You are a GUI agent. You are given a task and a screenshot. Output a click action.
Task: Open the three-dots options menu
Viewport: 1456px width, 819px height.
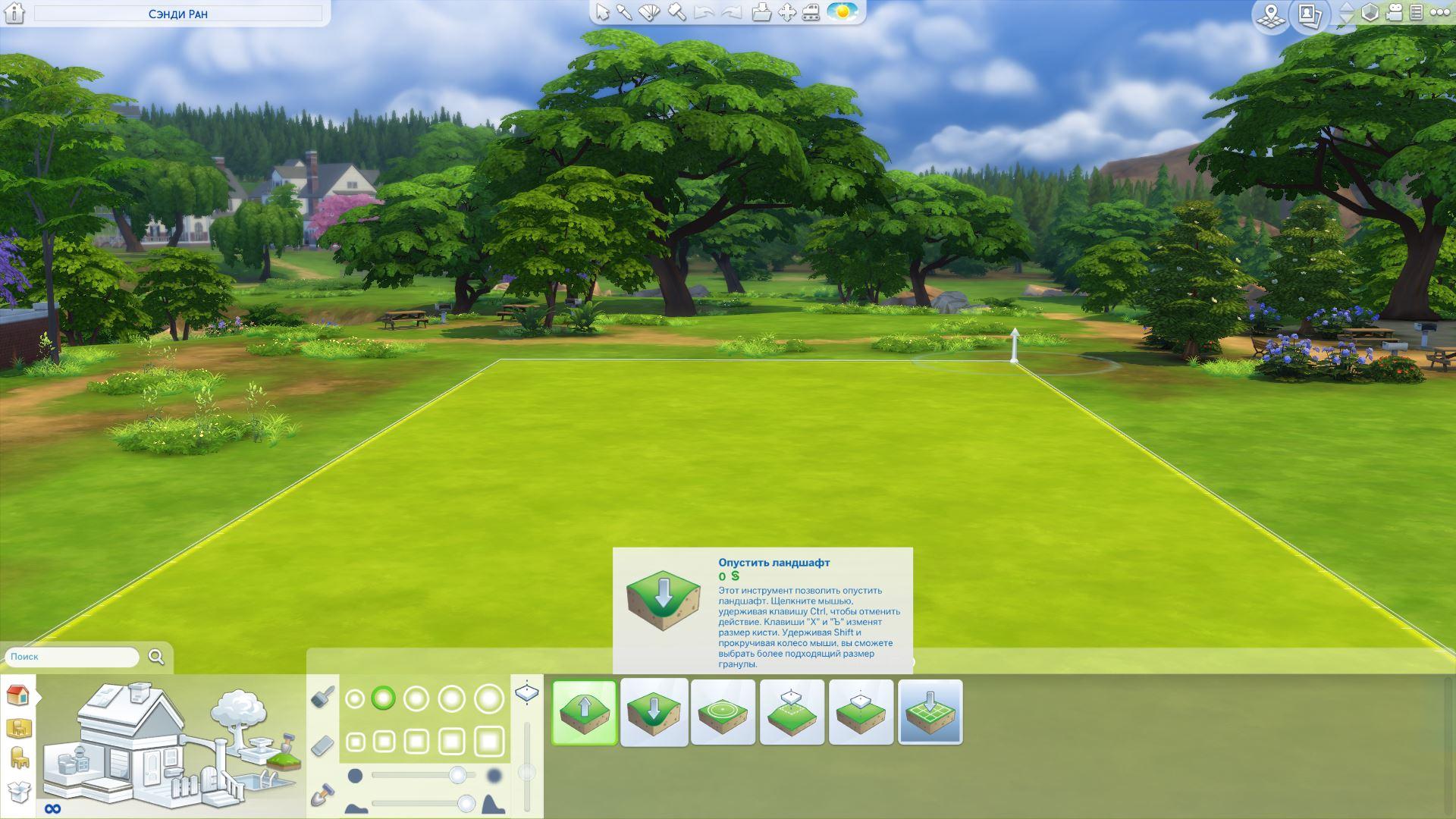(x=1439, y=13)
